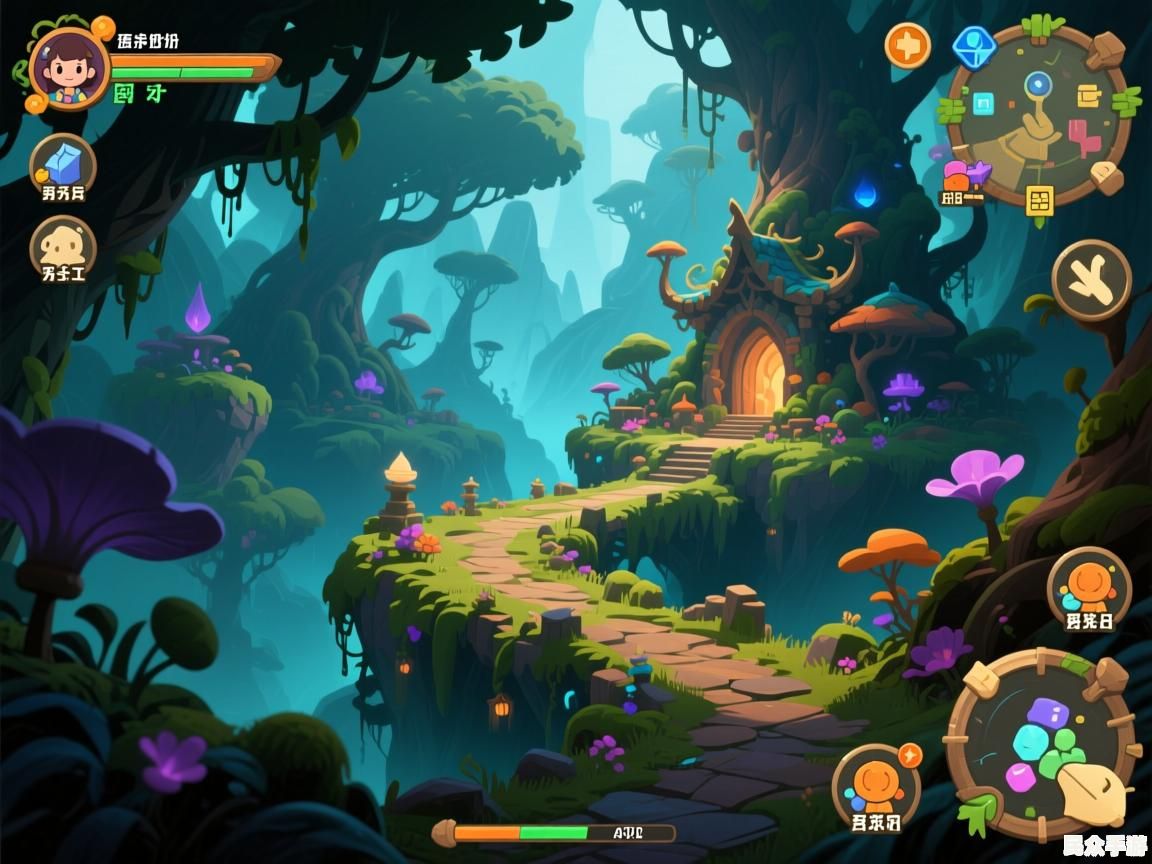Tap the blue crystal cube button
The height and width of the screenshot is (864, 1152).
63,163
